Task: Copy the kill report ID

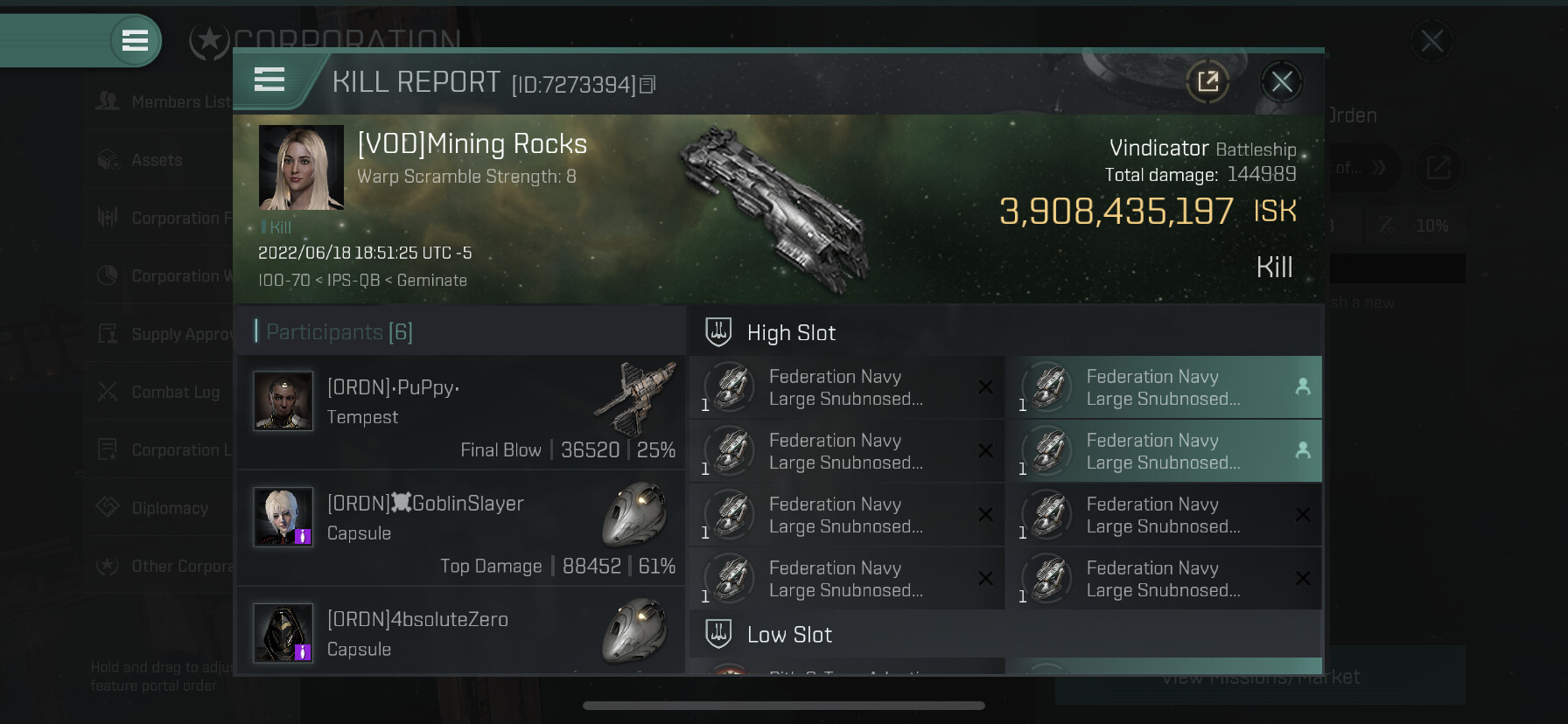Action: point(647,85)
